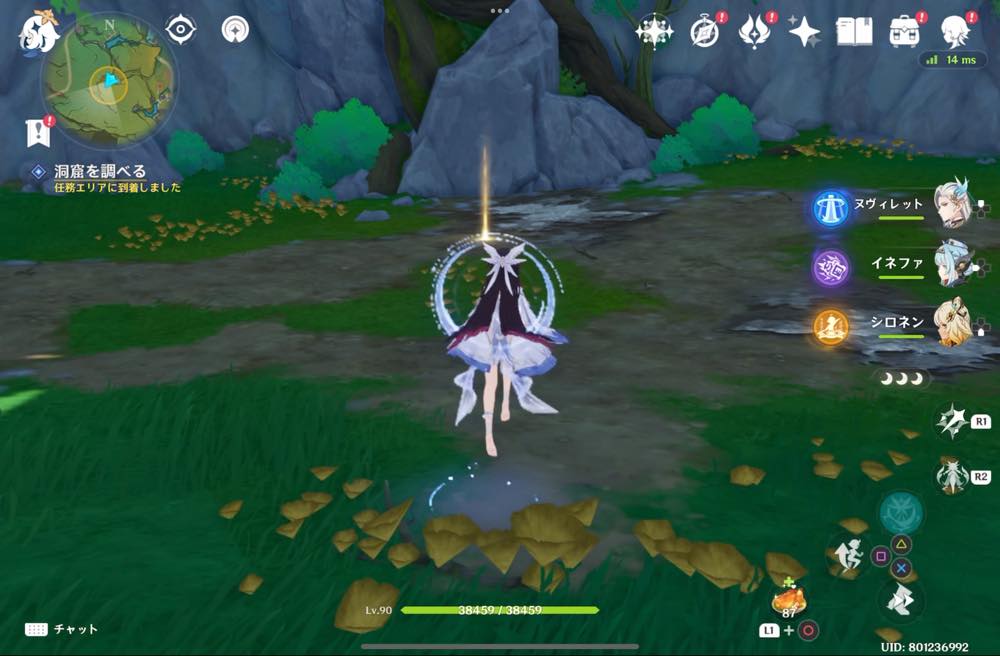Activate the four-pointed star skill labeled R1
Image resolution: width=1000 pixels, height=656 pixels.
pos(951,422)
